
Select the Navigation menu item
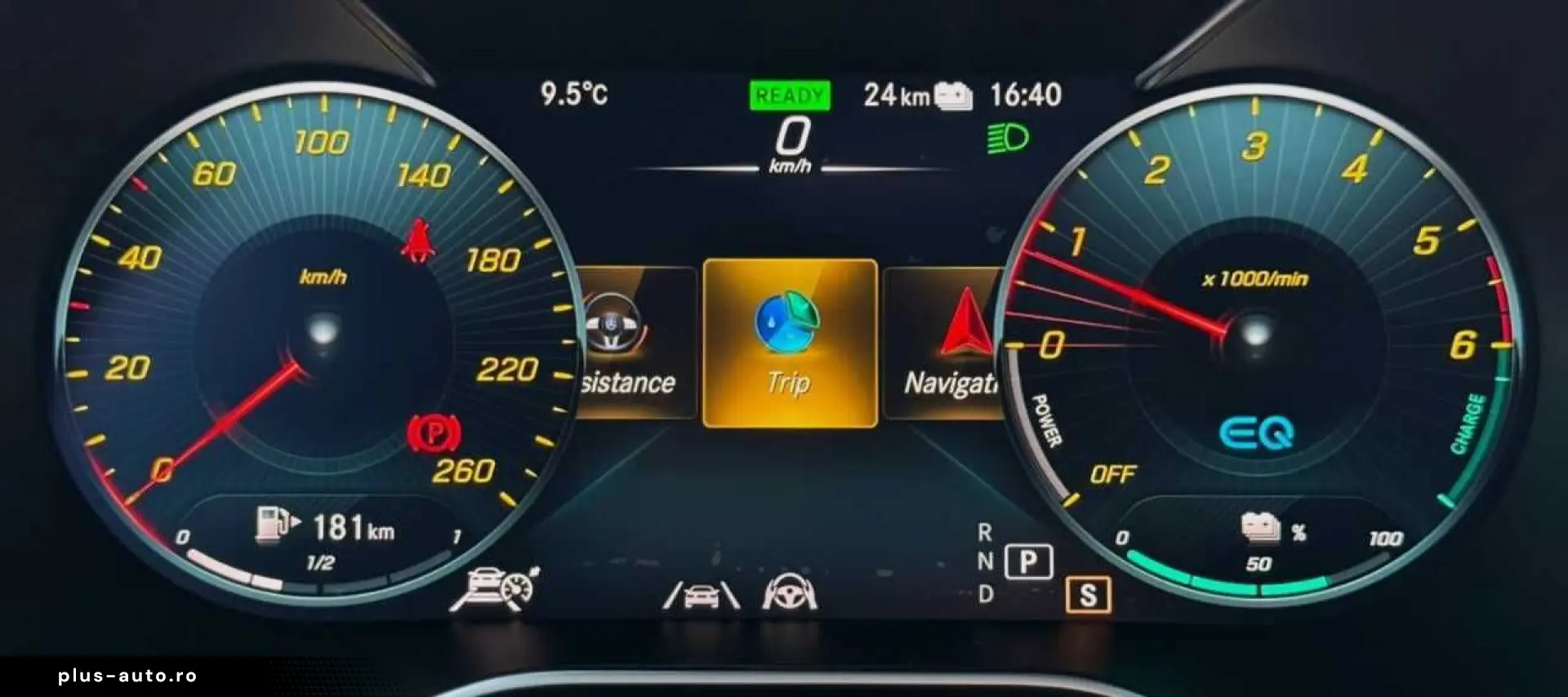tap(955, 343)
